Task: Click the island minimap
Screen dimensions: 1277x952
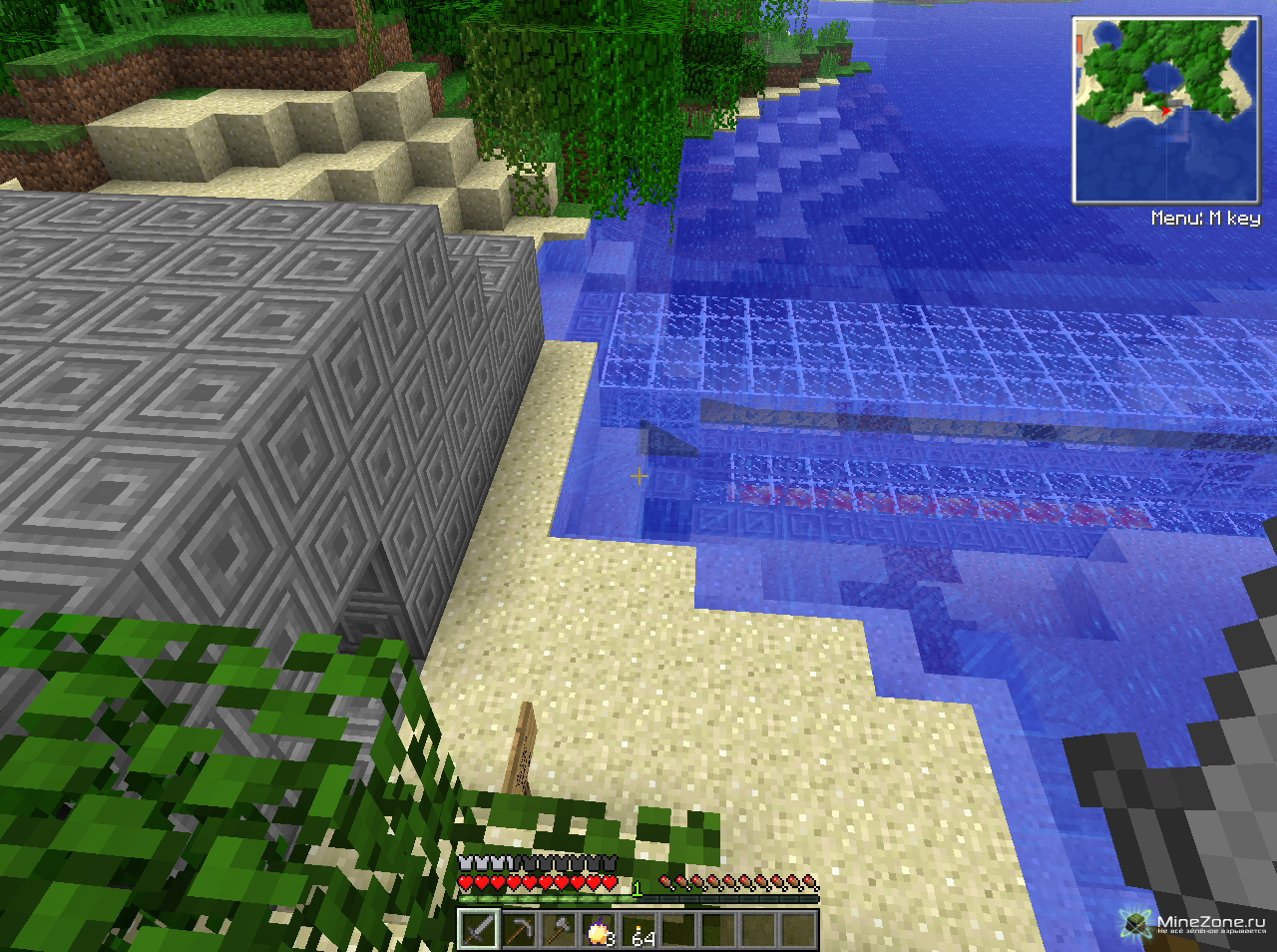Action: (x=1165, y=110)
